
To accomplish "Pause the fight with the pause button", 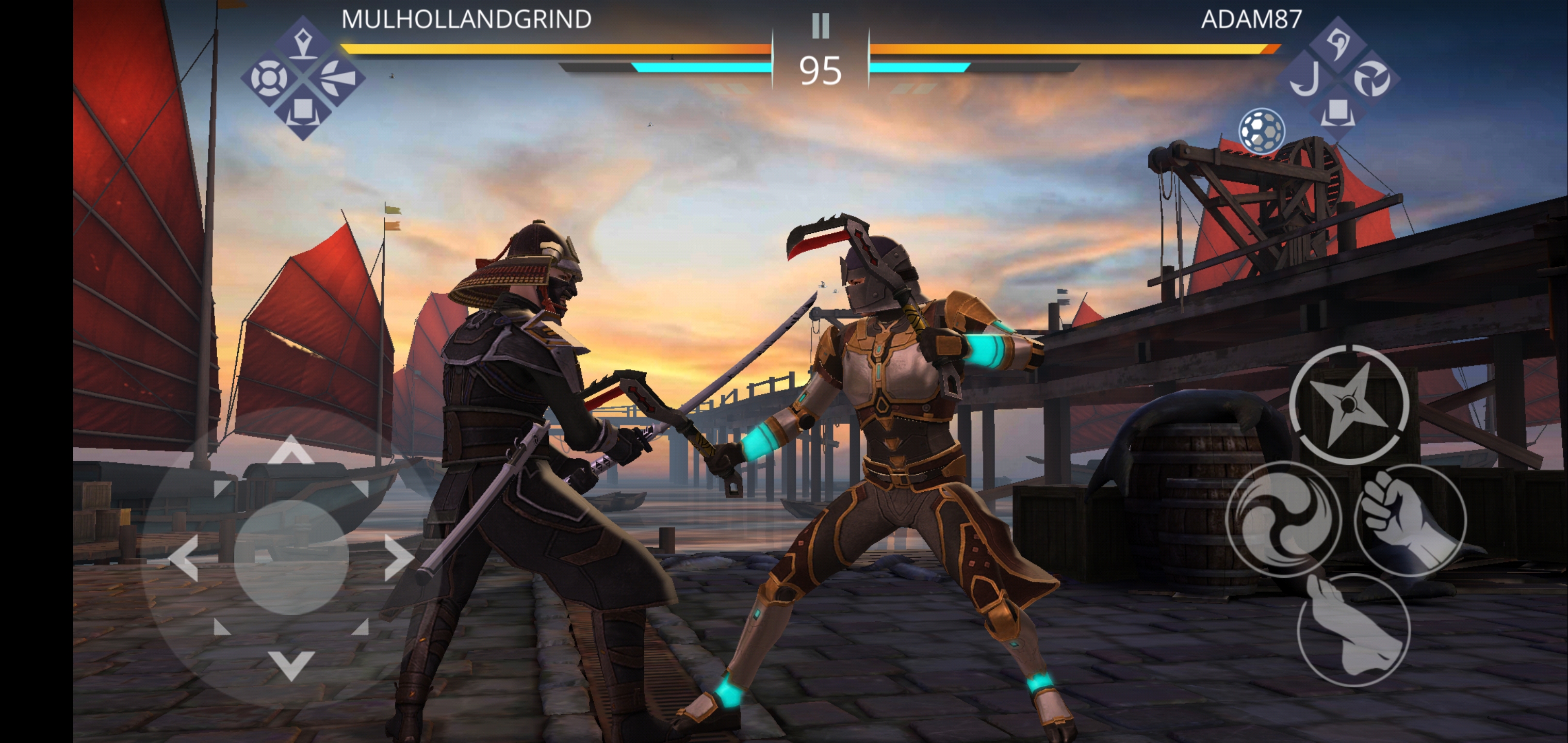I will 820,26.
